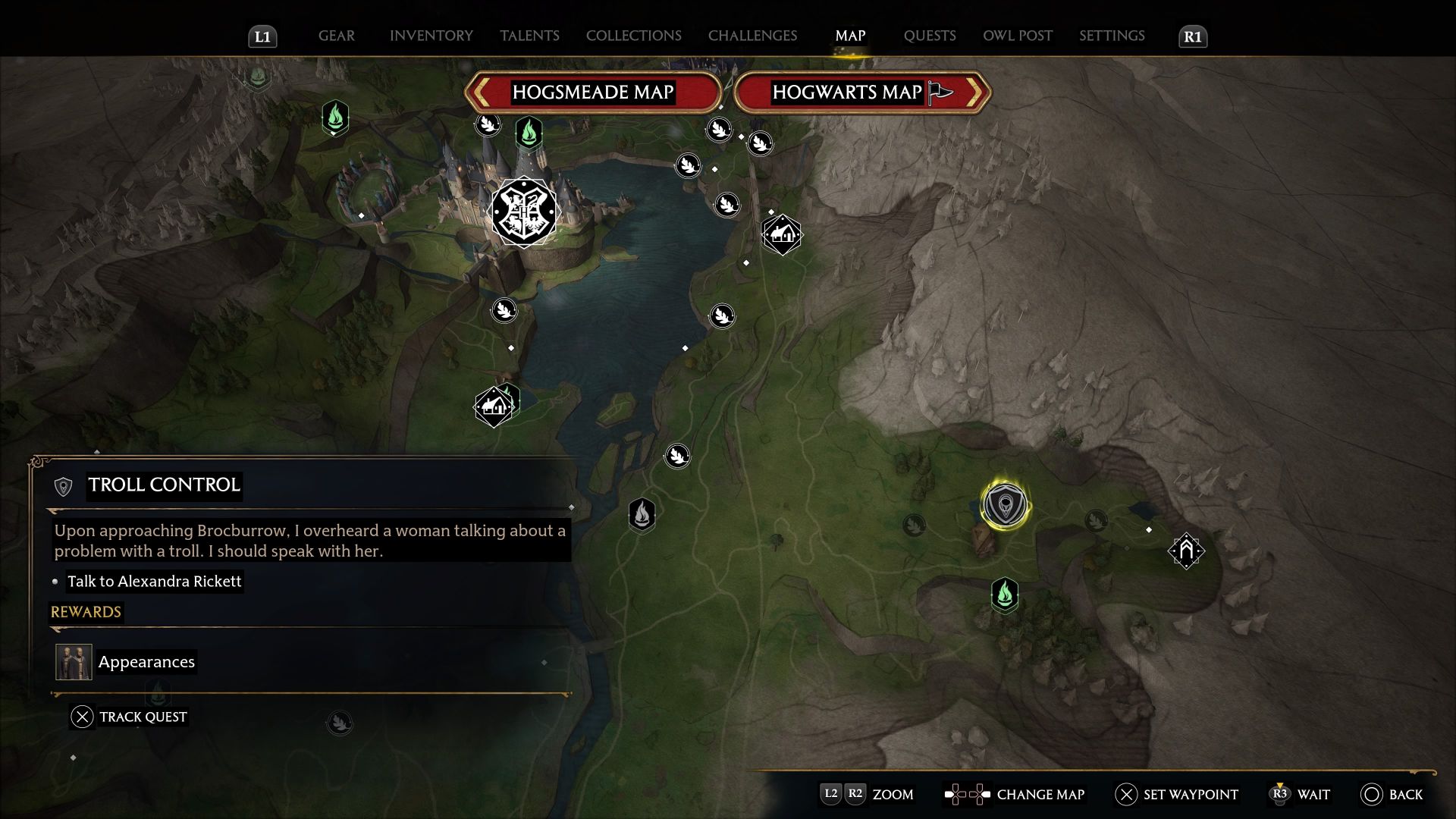Screen dimensions: 1456x819
Task: Select the Hogwarts castle crest marker
Action: 523,212
